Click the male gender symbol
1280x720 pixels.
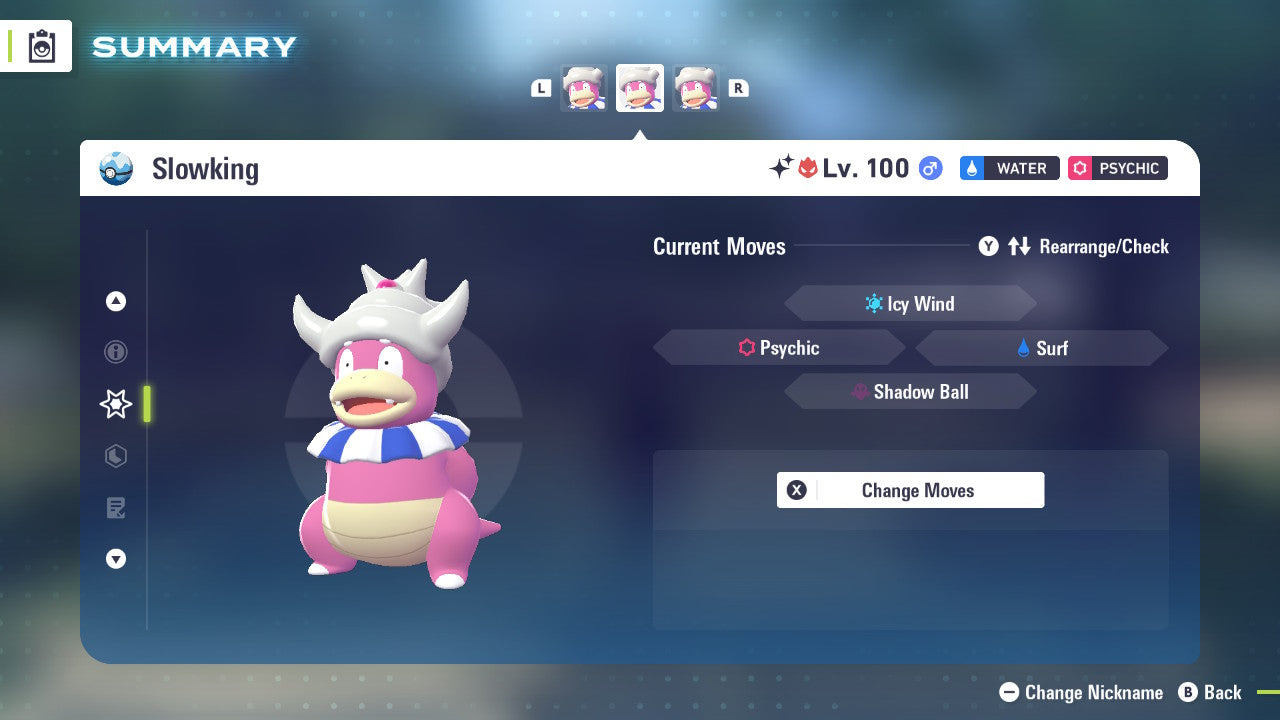(929, 168)
